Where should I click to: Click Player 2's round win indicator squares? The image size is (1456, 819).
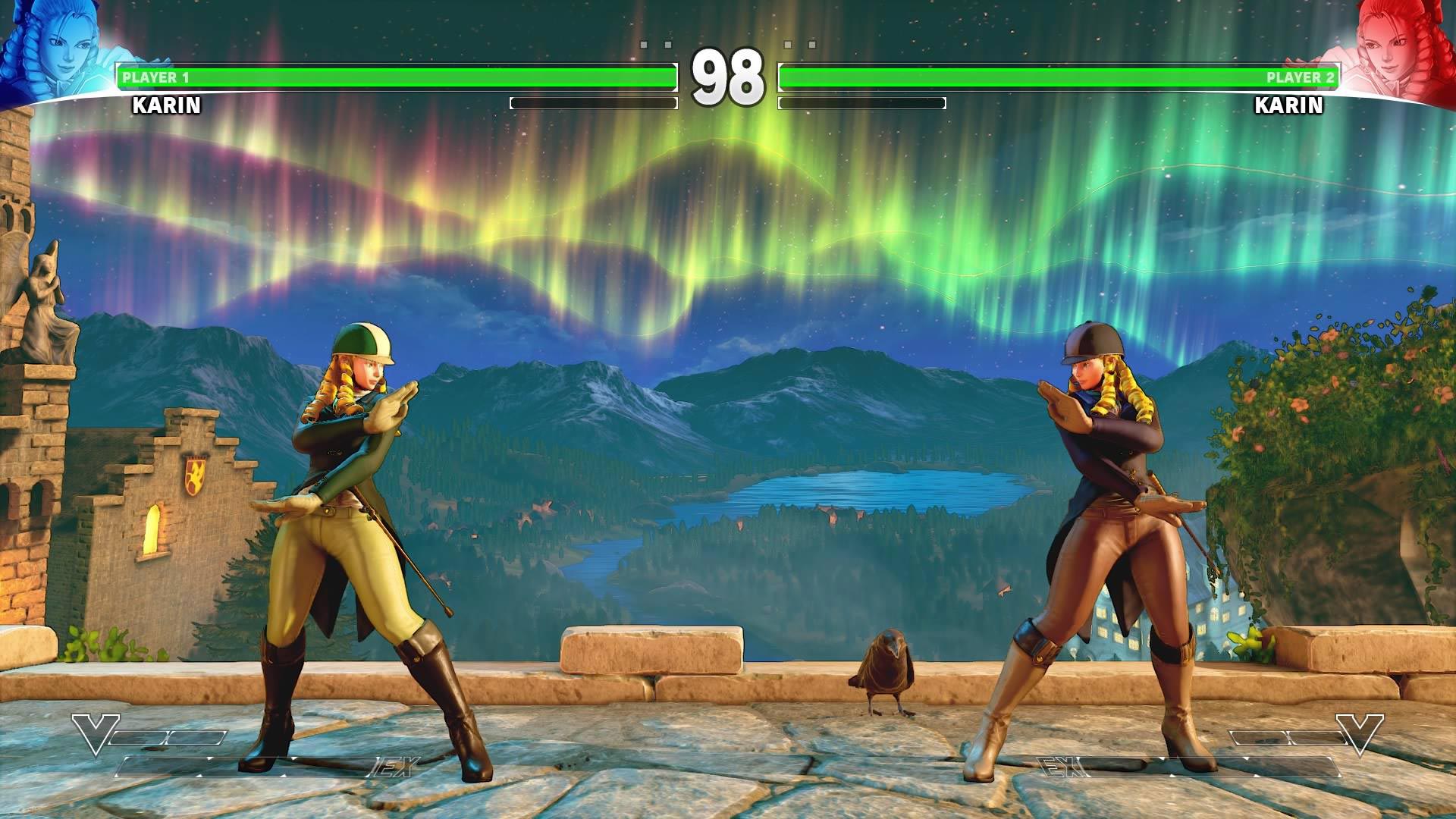tap(801, 44)
